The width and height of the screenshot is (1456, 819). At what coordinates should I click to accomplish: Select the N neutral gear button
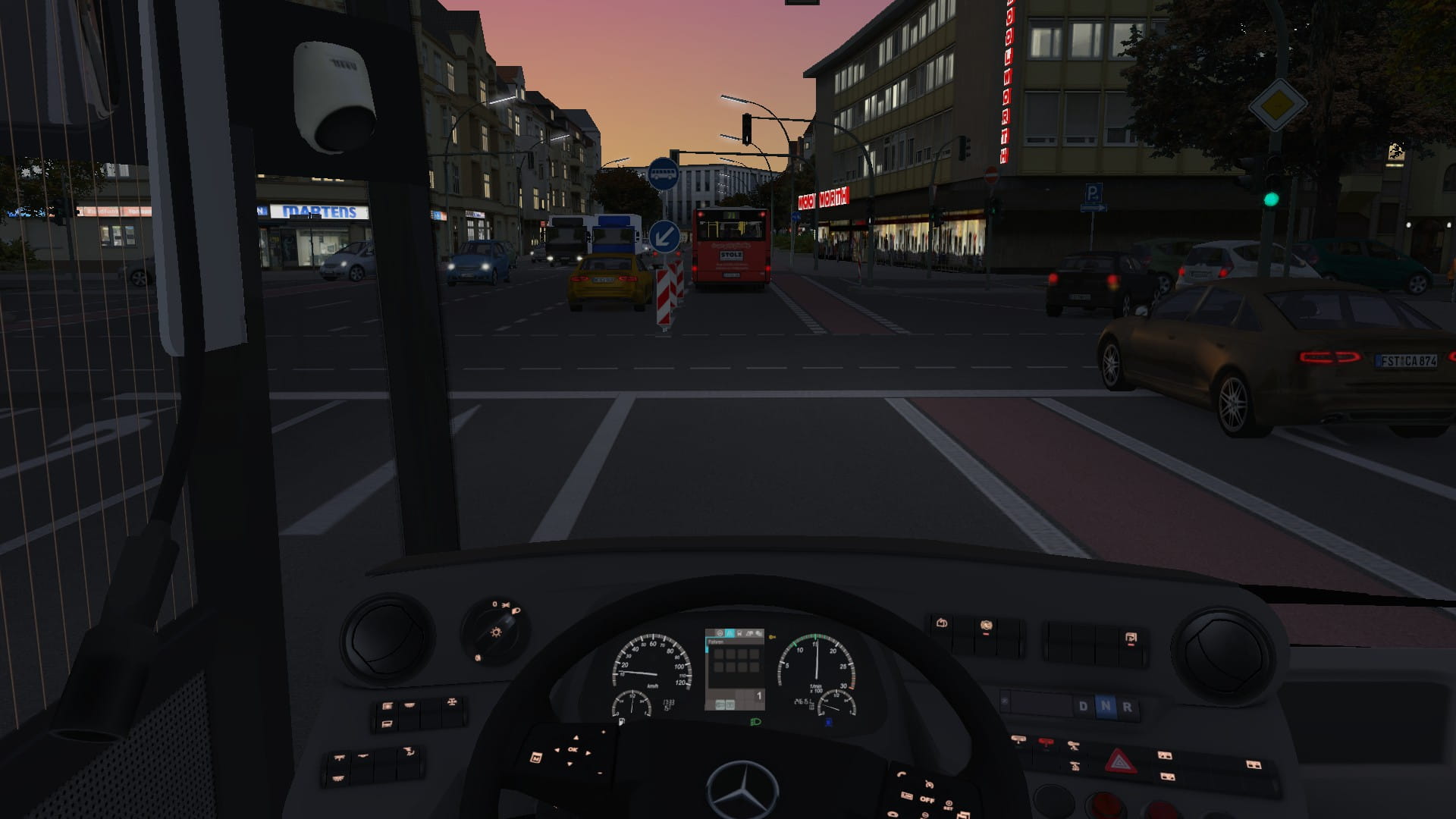pos(1106,707)
